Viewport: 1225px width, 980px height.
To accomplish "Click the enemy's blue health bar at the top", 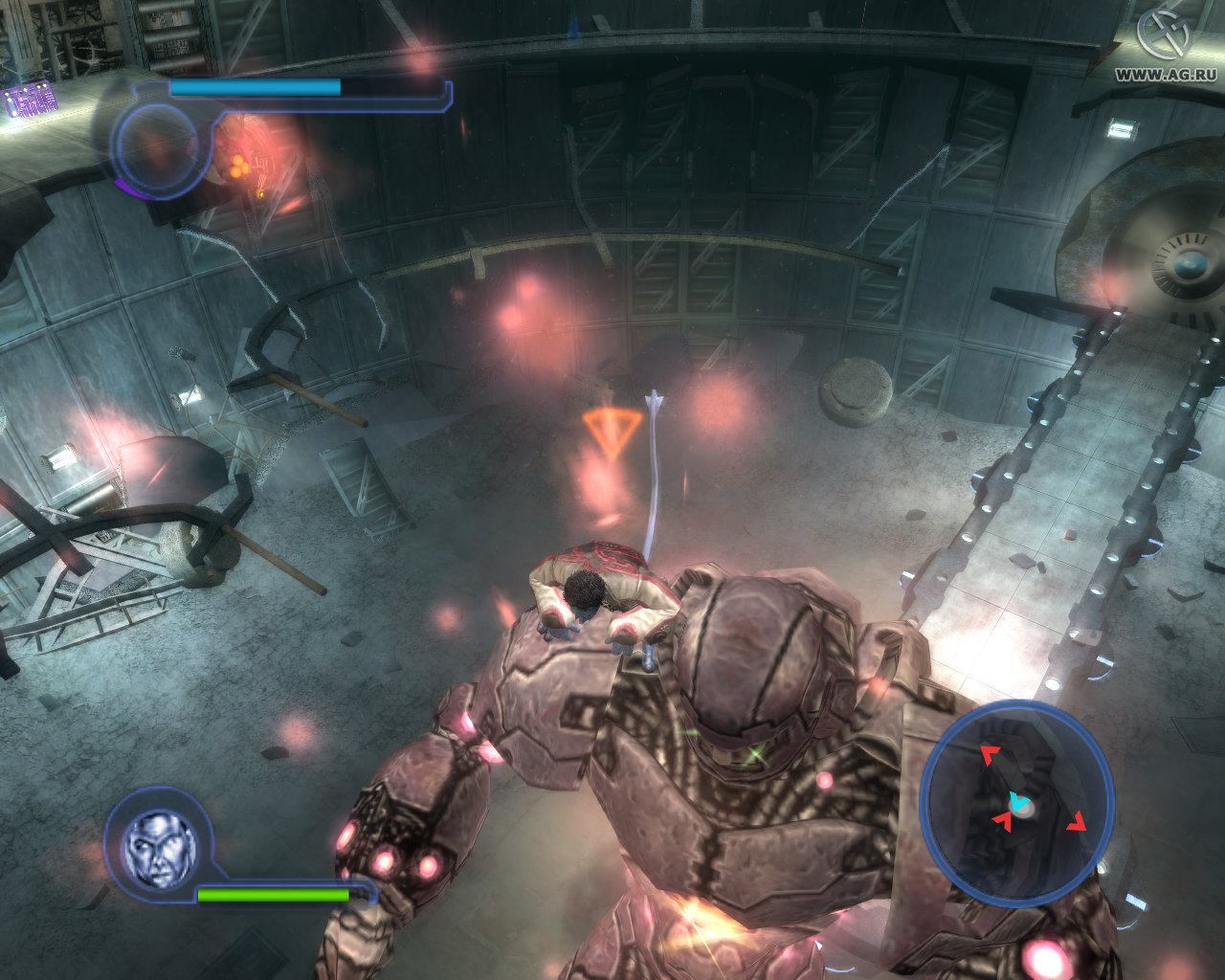I will coord(254,87).
